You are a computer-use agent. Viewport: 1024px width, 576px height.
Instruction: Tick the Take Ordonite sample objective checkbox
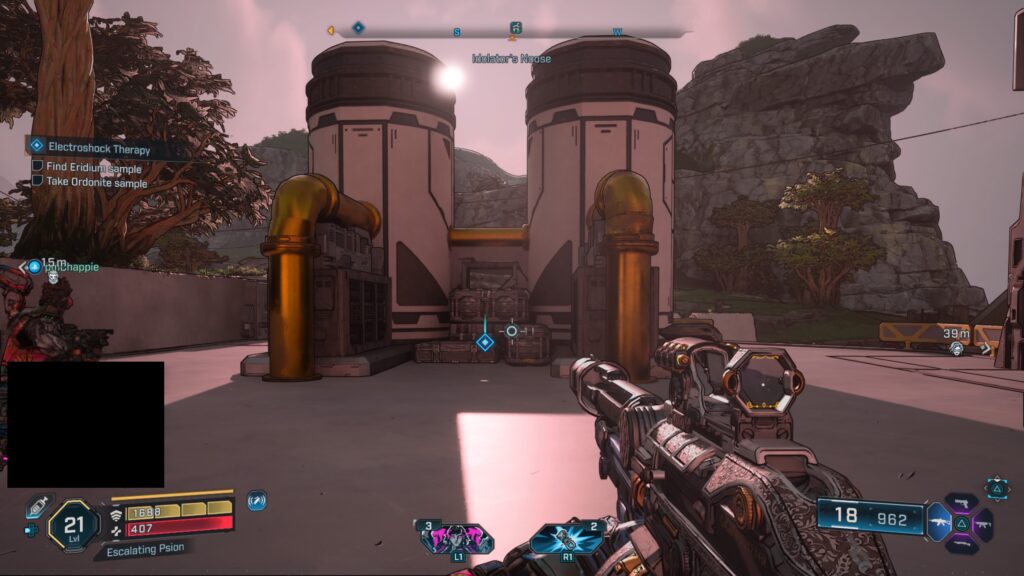click(38, 182)
